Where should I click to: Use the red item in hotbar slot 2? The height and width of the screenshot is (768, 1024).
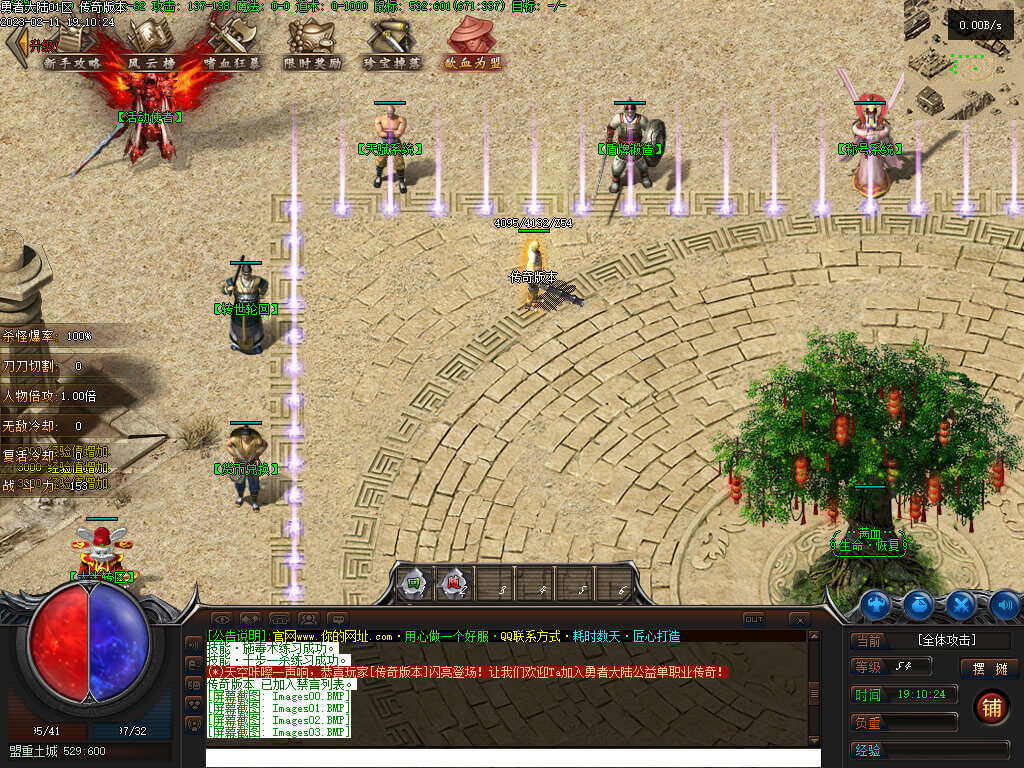(453, 584)
